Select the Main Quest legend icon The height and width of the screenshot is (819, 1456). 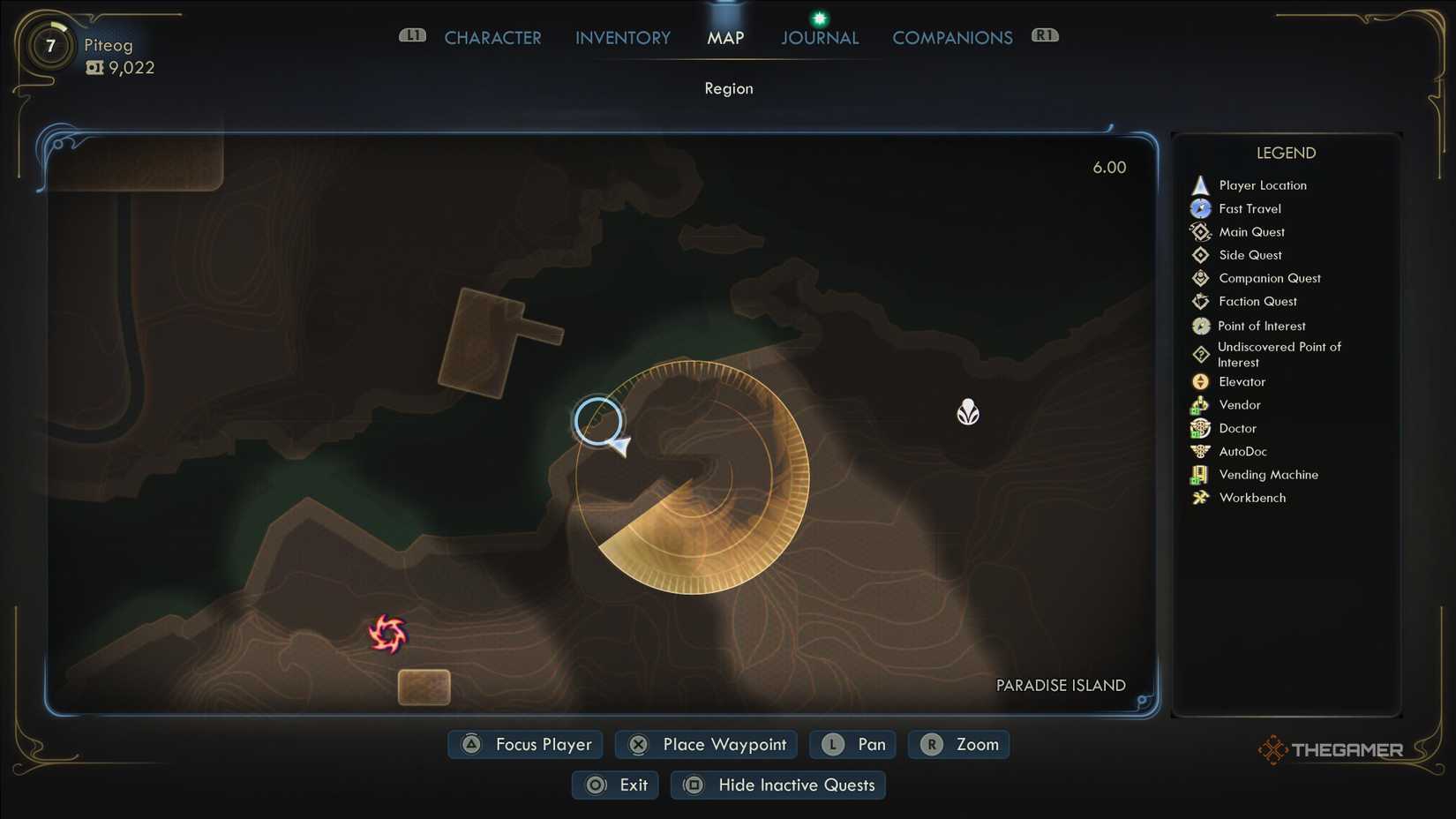tap(1200, 231)
